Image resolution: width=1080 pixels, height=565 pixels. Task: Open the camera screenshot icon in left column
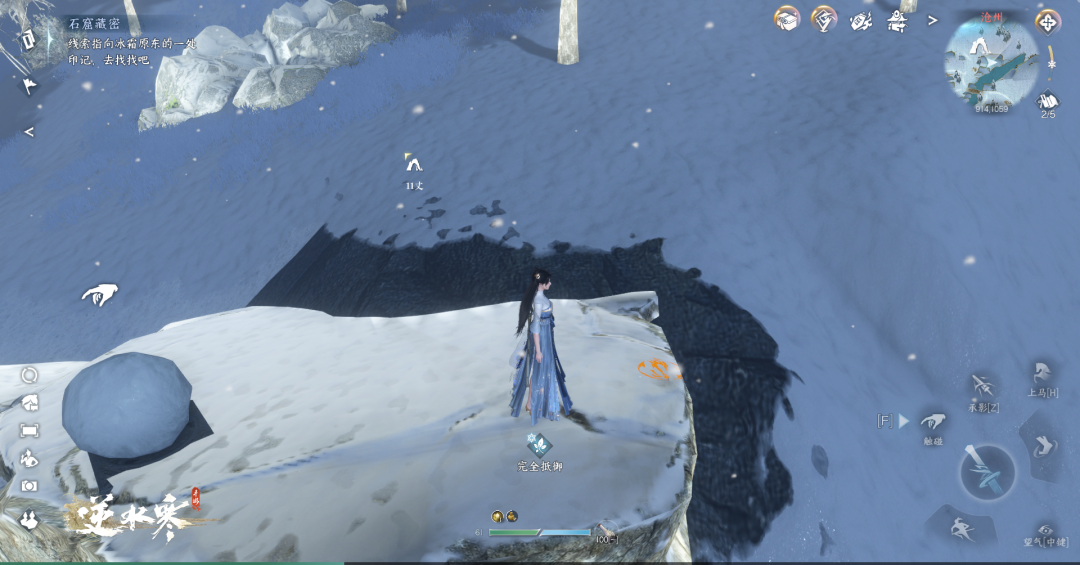point(29,486)
